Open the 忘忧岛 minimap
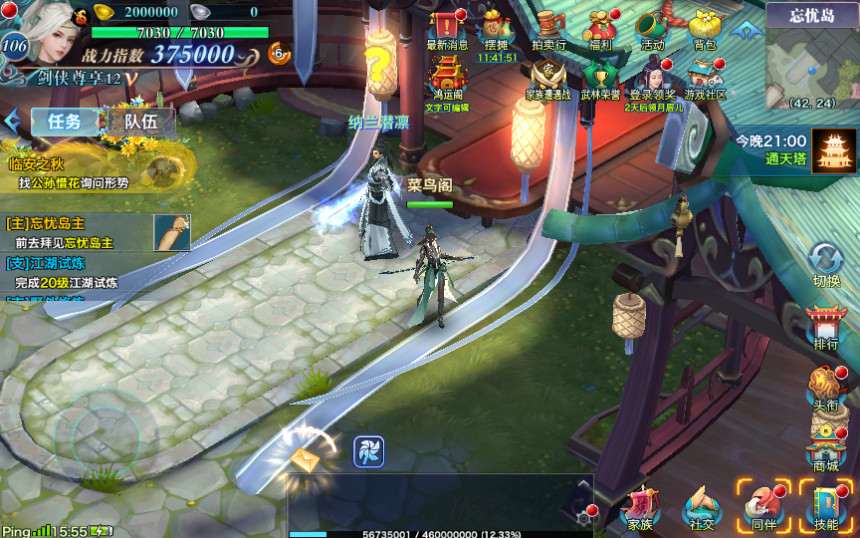Image resolution: width=860 pixels, height=538 pixels. coord(812,64)
